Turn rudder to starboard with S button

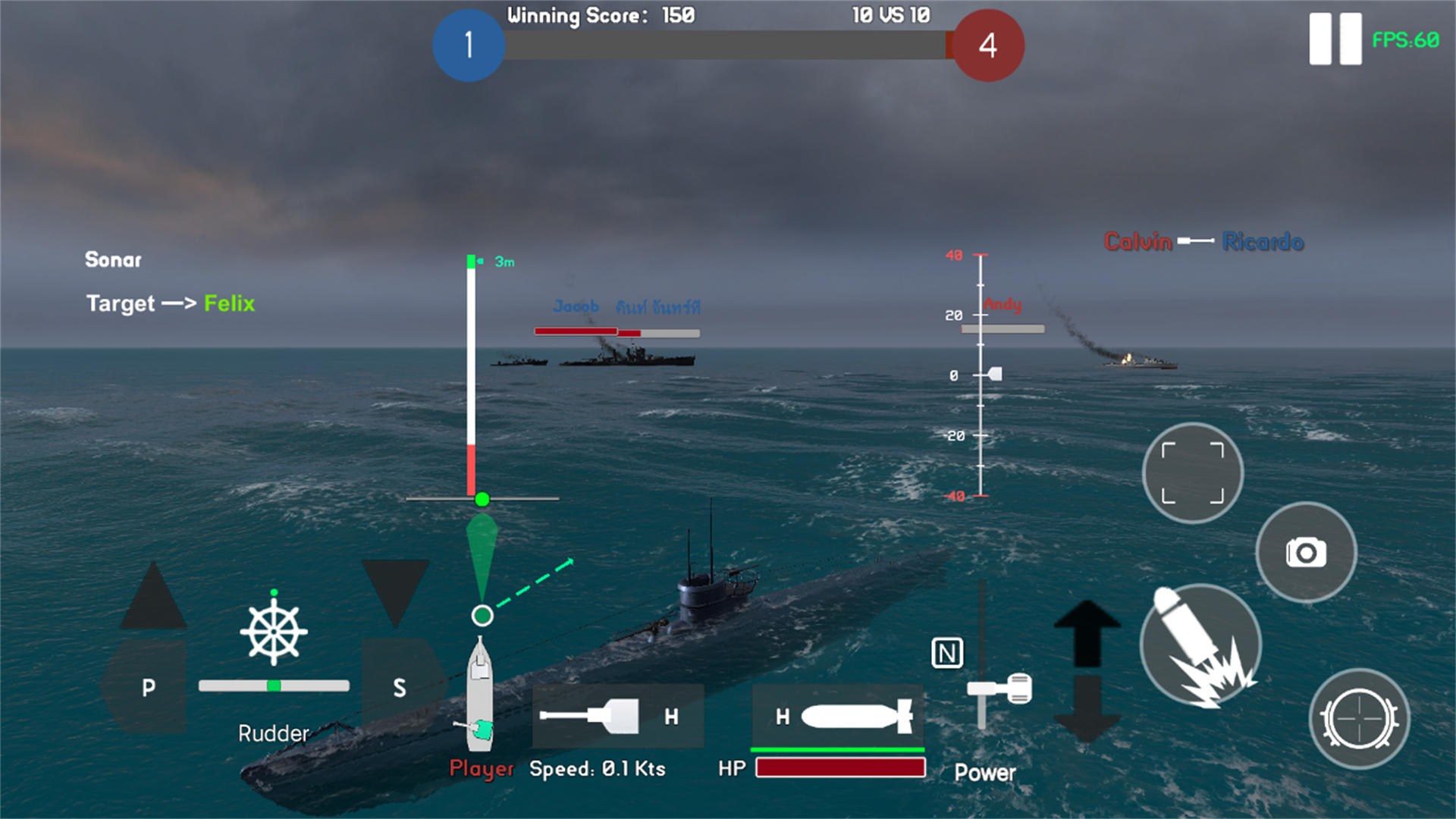tap(400, 686)
